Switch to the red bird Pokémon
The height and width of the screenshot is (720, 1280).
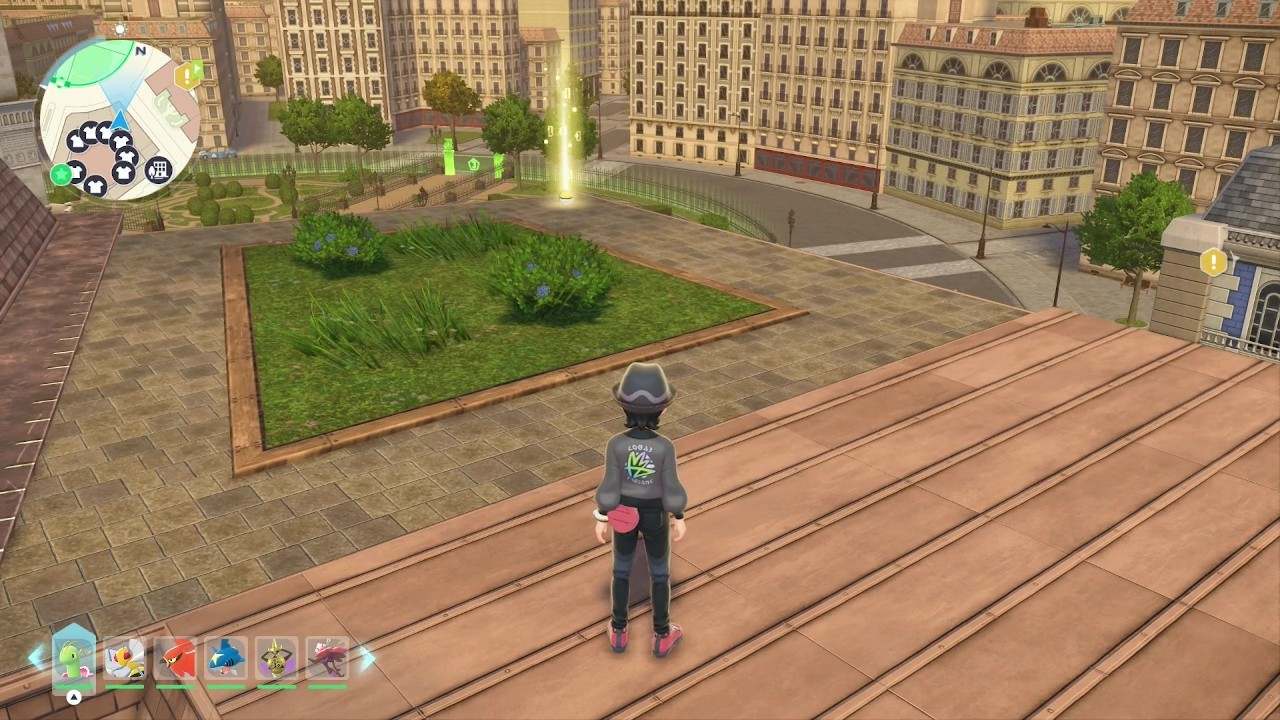[x=175, y=659]
